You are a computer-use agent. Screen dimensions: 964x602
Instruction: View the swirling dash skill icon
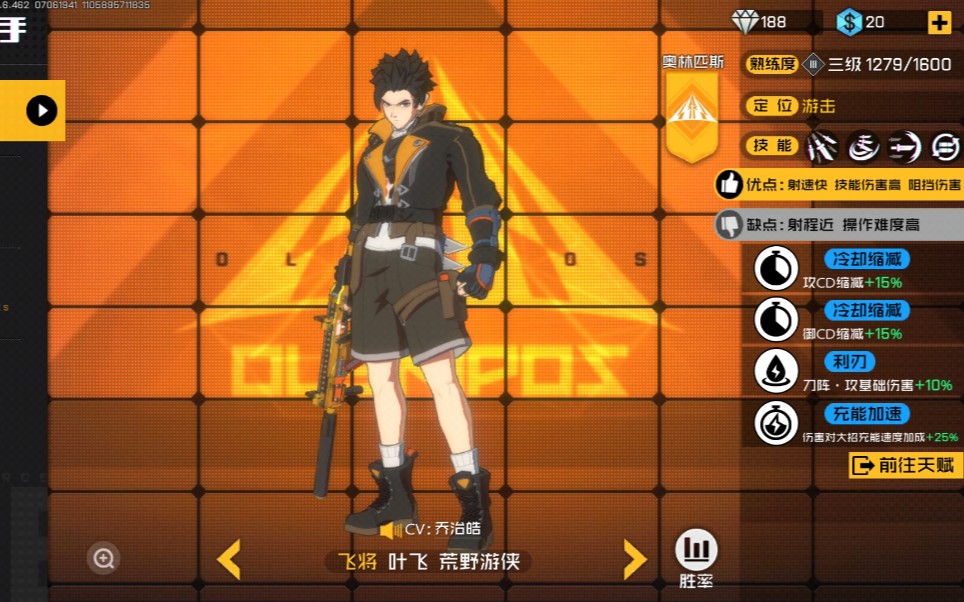[x=863, y=146]
